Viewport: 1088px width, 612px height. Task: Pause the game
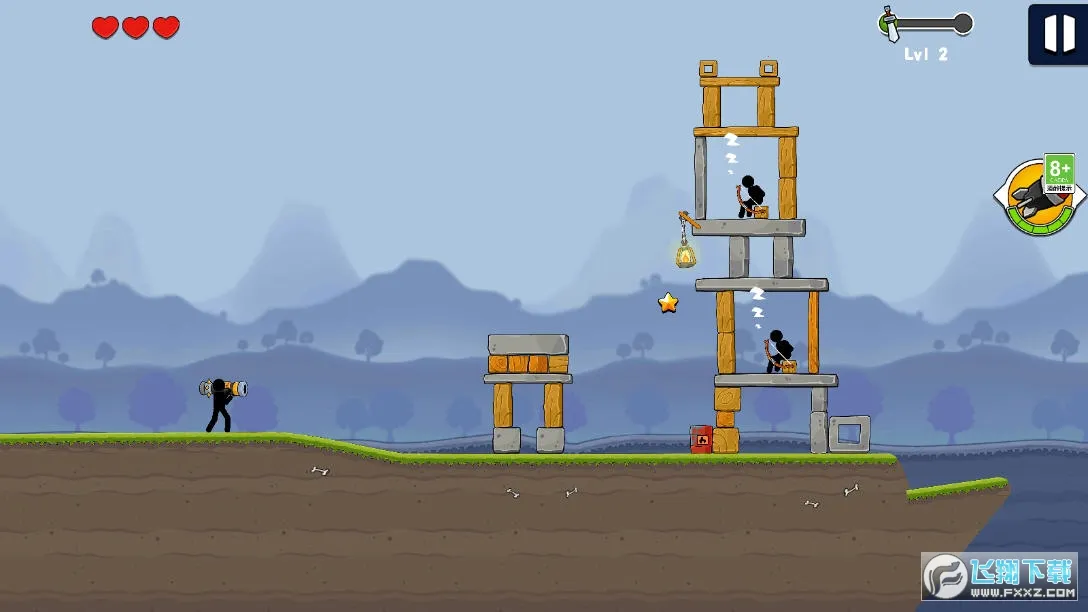coord(1058,34)
